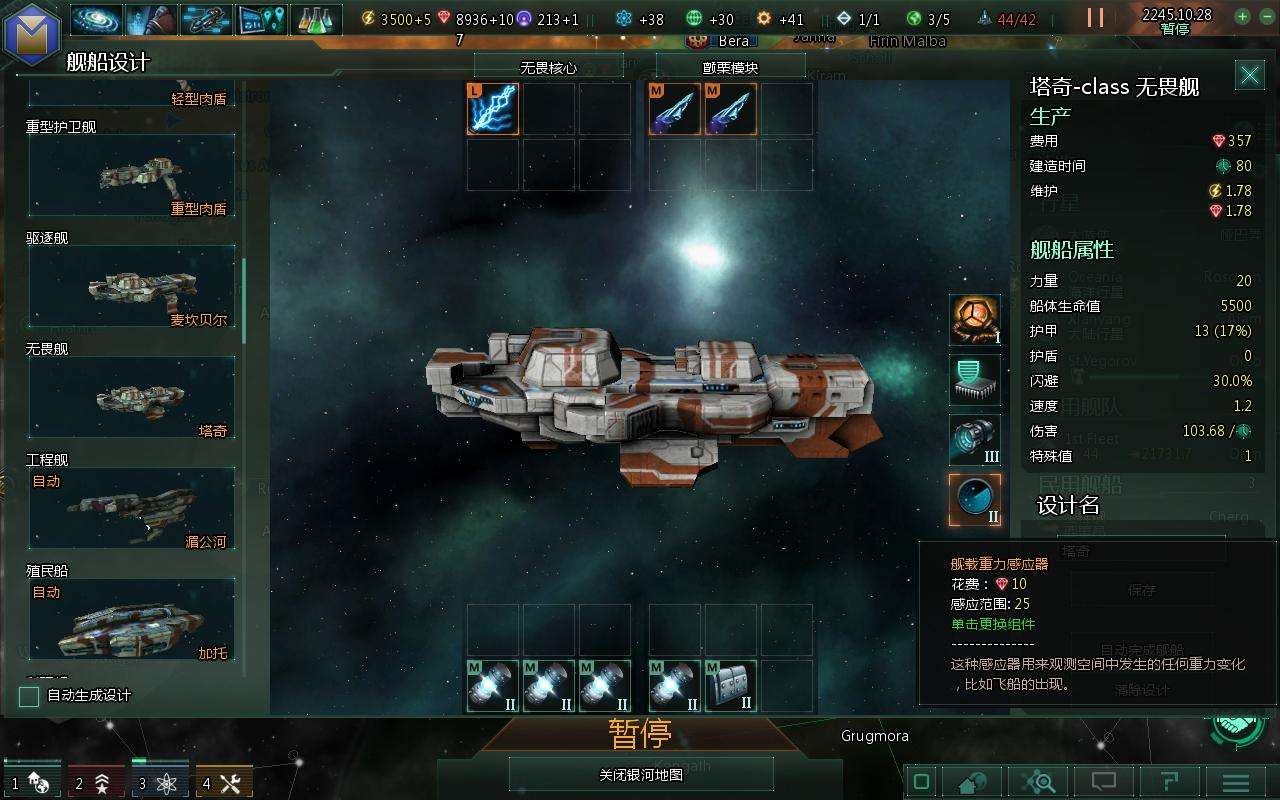1280x800 pixels.
Task: Choose the dreadnought design thumbnail
Action: (132, 398)
